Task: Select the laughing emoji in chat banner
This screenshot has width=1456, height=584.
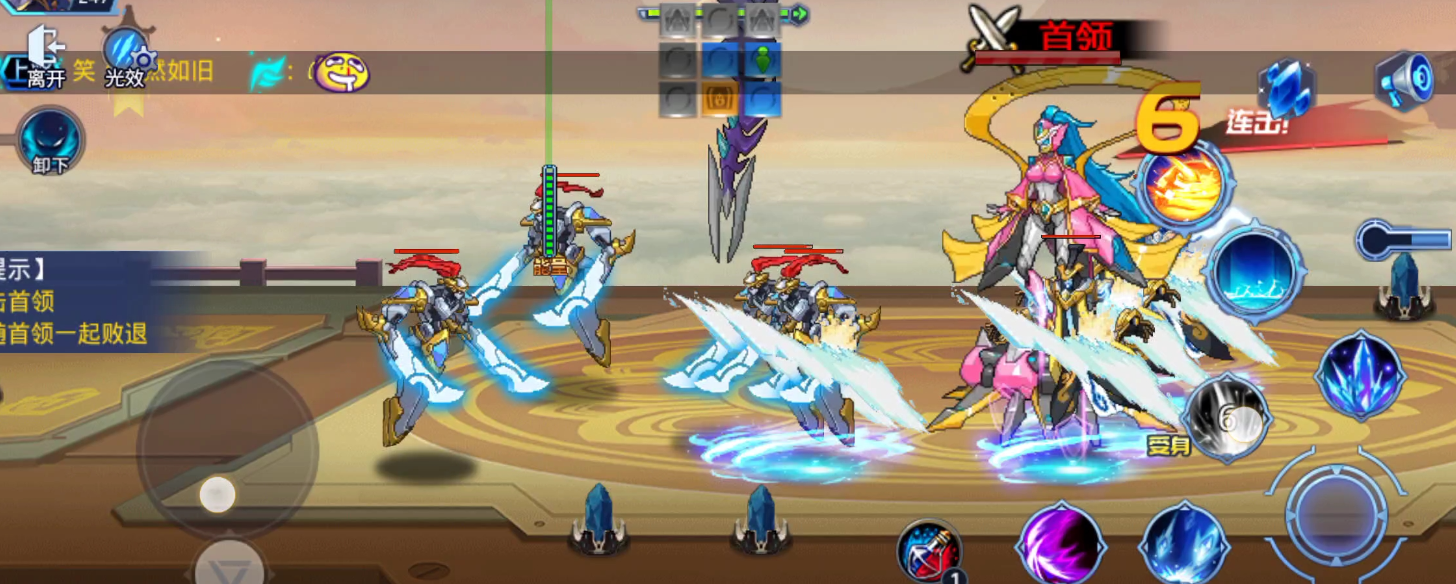Action: pyautogui.click(x=343, y=72)
